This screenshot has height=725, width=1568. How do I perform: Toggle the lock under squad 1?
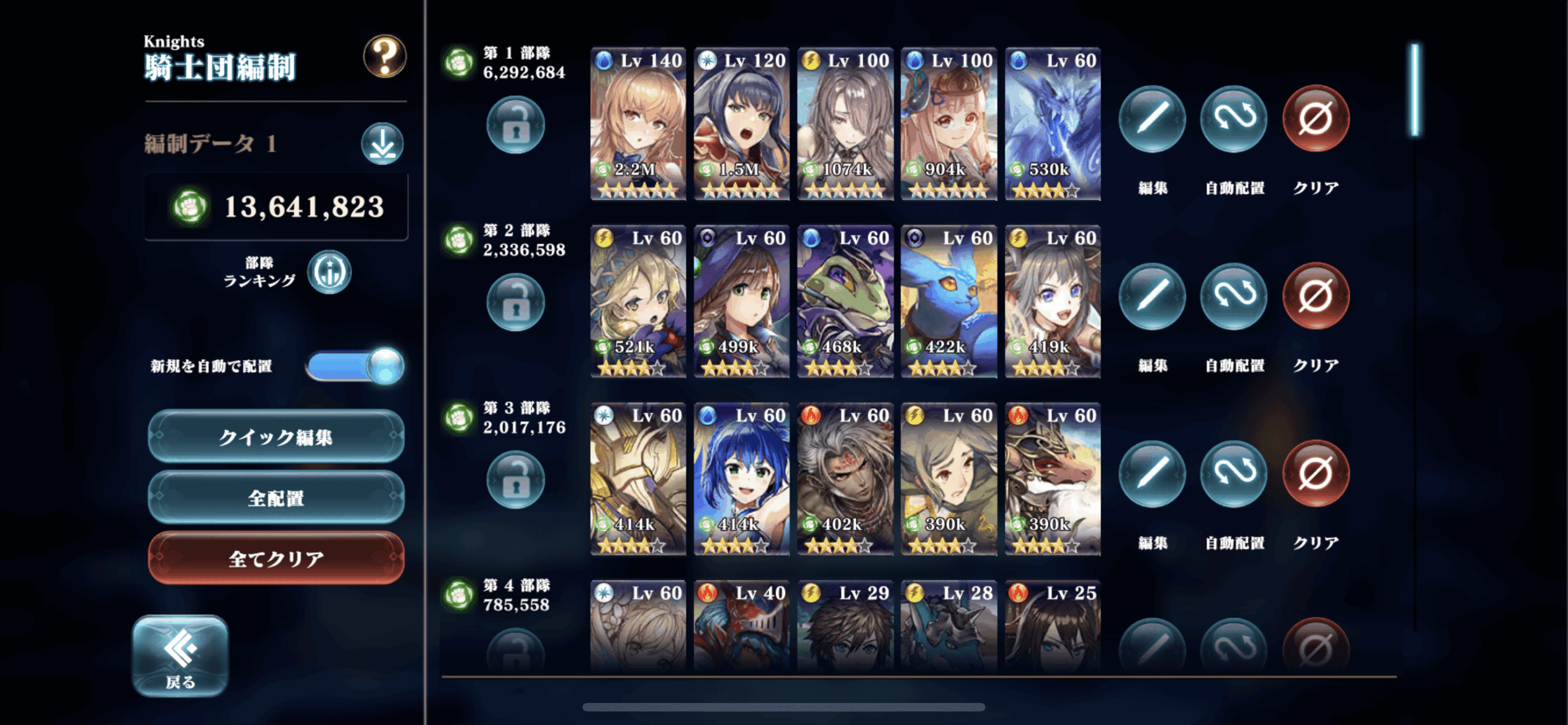coord(516,125)
